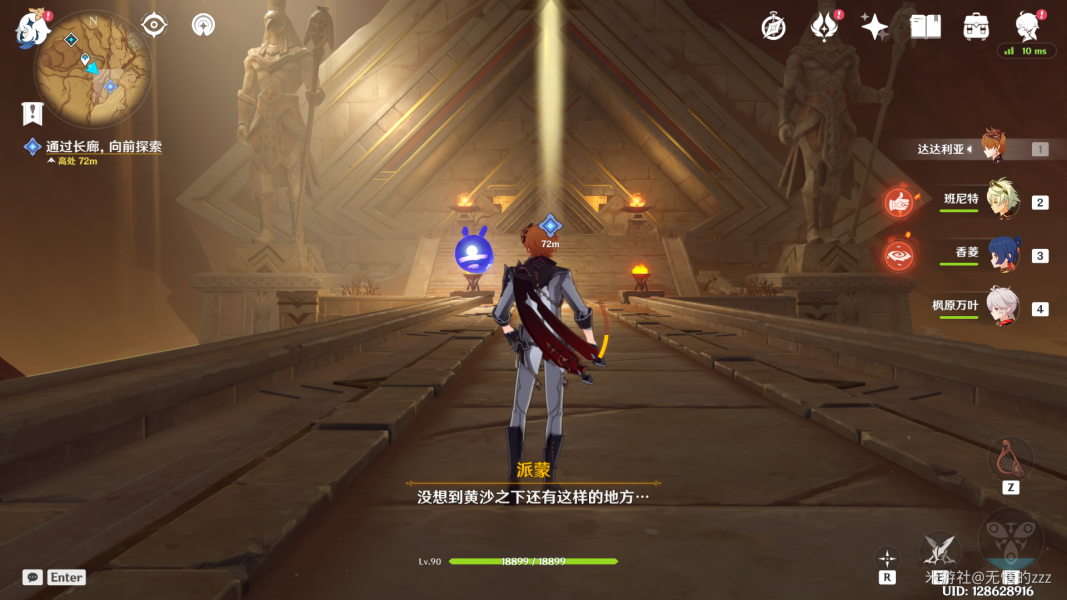Image resolution: width=1067 pixels, height=600 pixels.
Task: Open the Events menu icon
Action: pos(823,27)
